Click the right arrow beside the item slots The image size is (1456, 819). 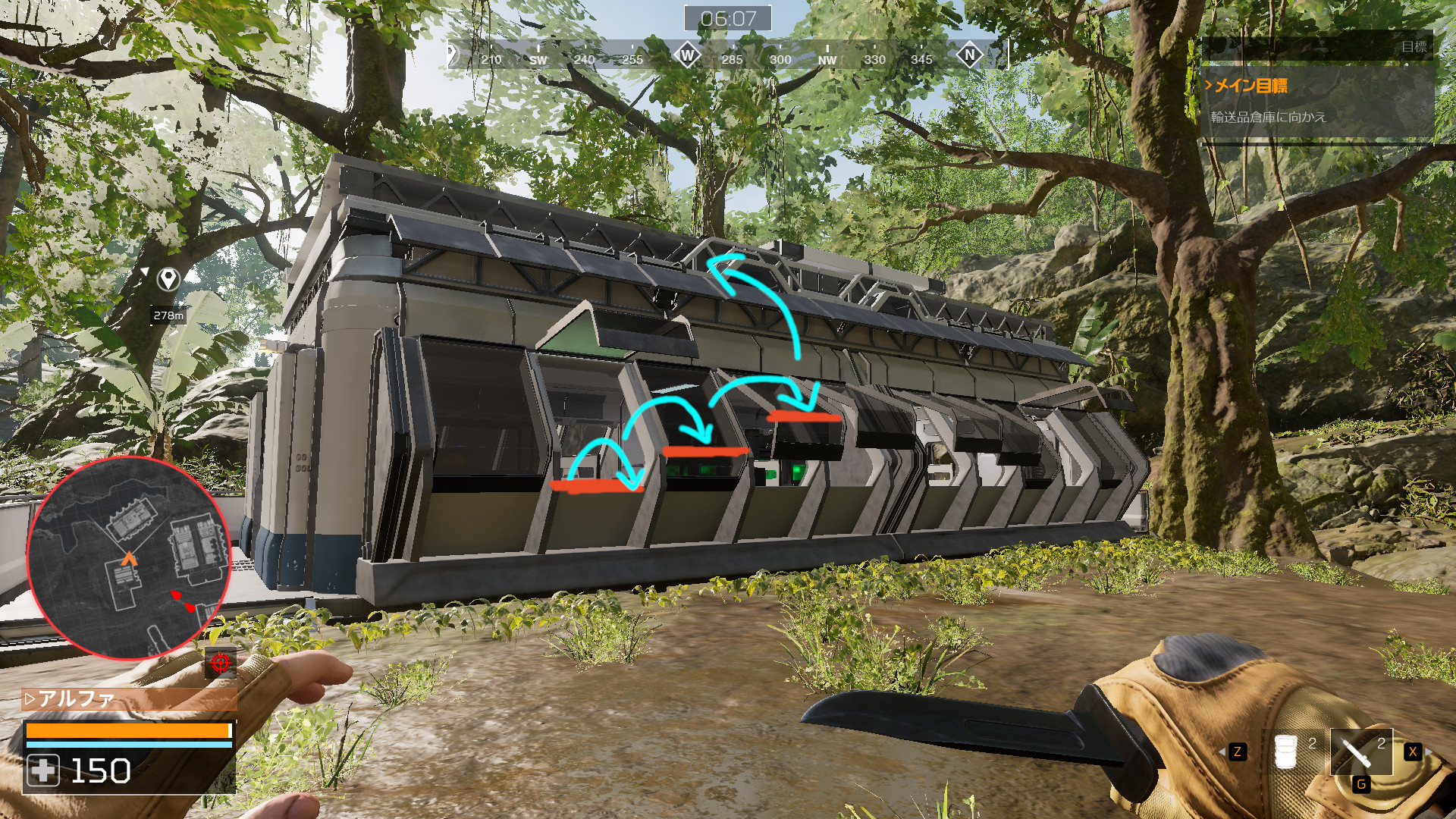click(x=1429, y=752)
